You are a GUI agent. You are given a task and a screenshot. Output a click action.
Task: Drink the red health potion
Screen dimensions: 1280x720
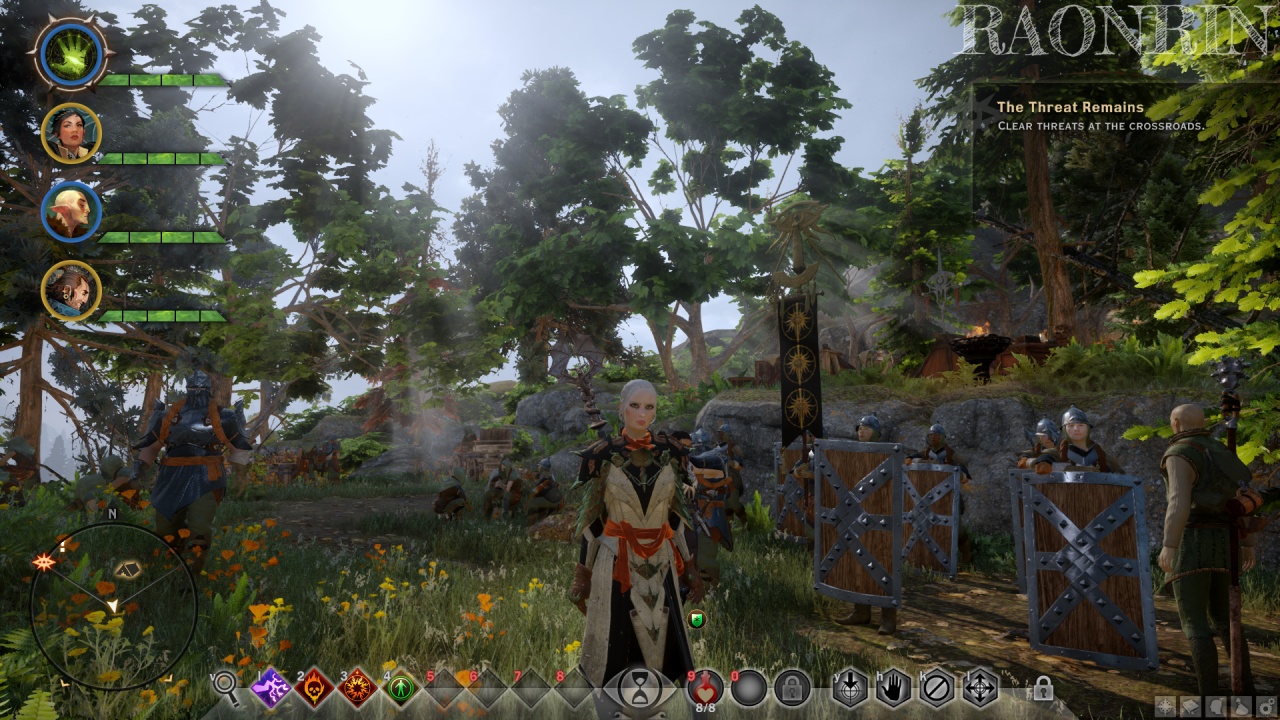pos(705,687)
